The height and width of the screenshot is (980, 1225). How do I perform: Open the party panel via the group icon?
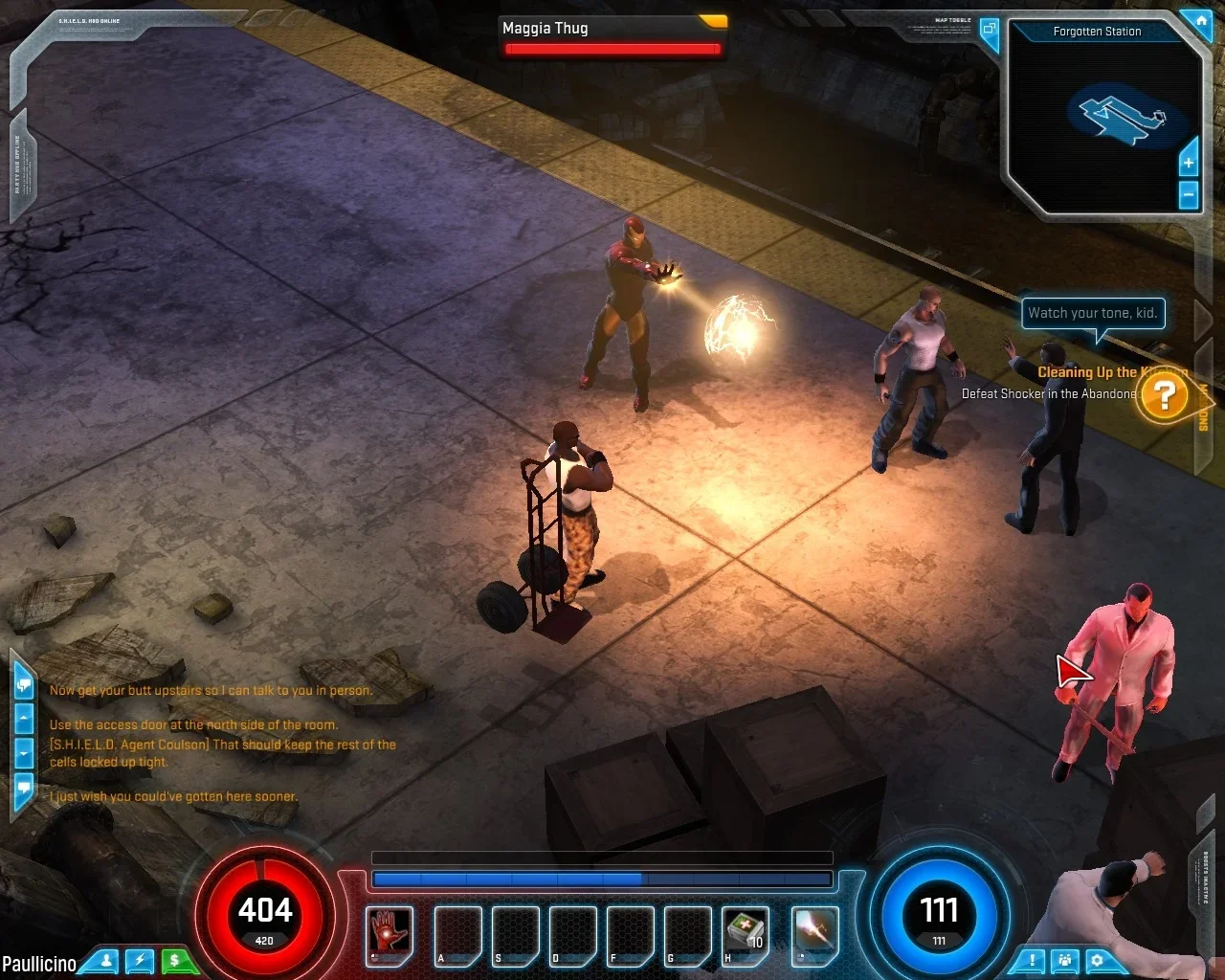(x=1066, y=960)
